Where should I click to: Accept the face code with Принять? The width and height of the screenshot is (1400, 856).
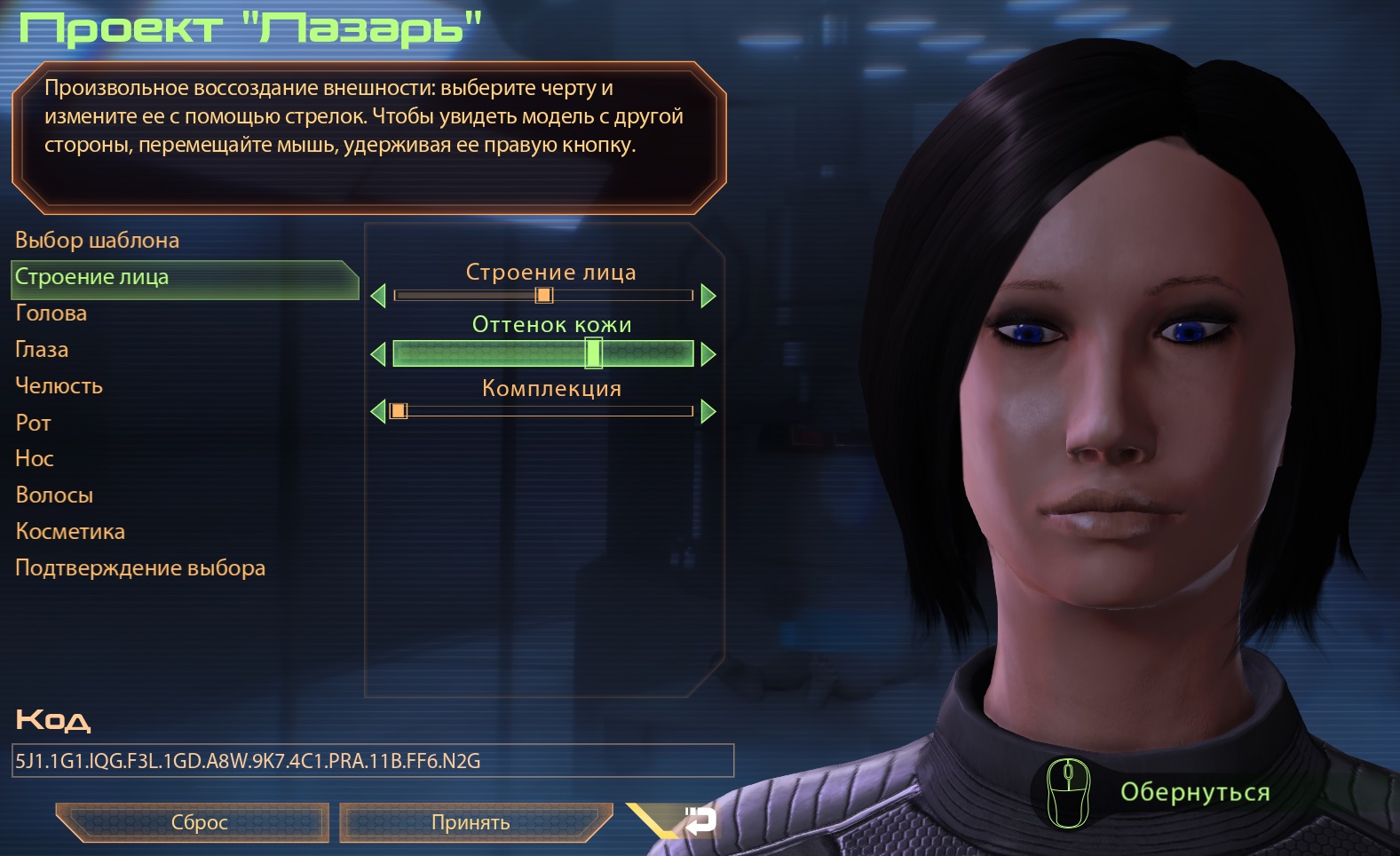coord(471,822)
